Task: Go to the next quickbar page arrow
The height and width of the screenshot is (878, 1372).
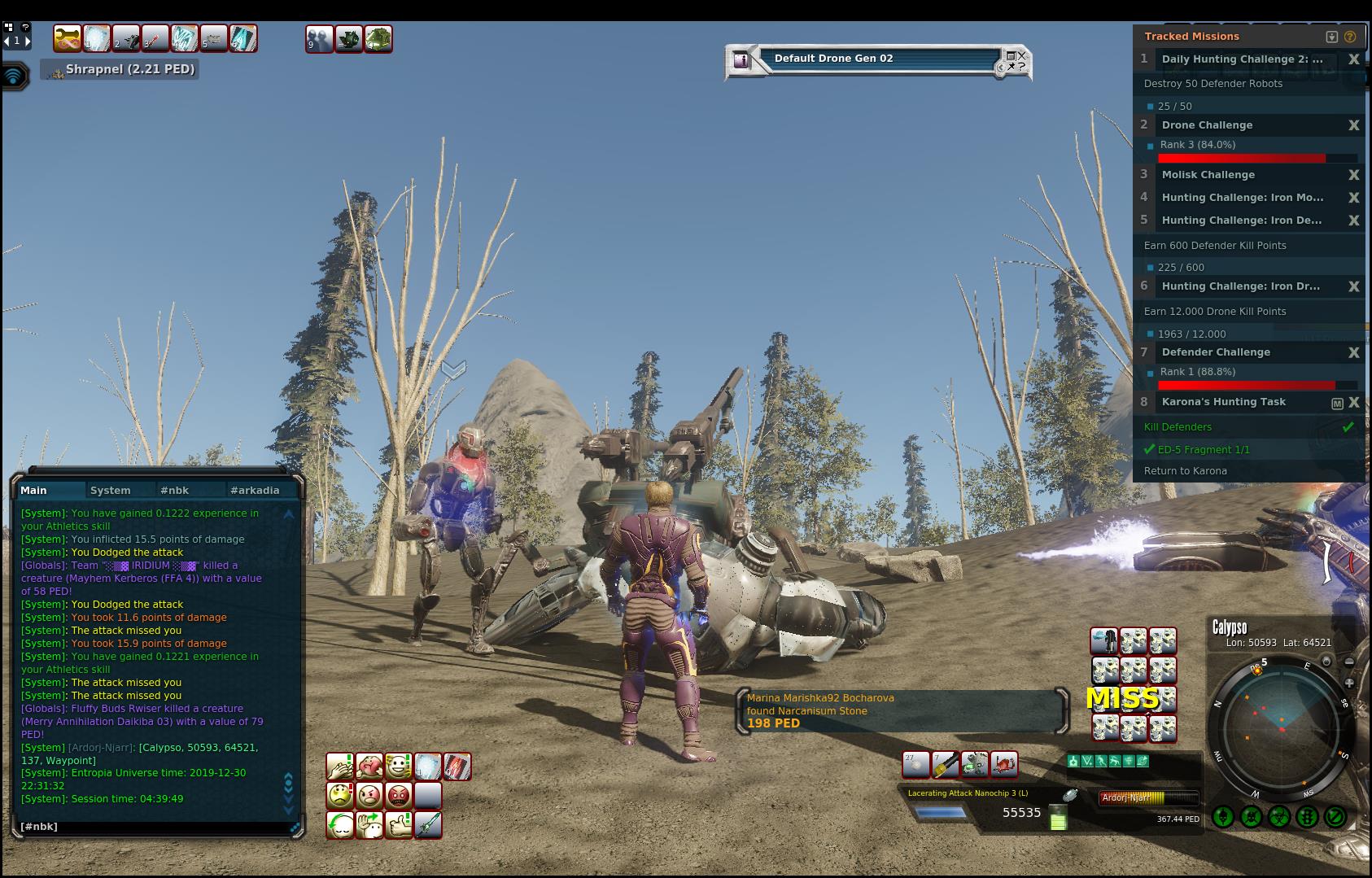Action: point(28,40)
